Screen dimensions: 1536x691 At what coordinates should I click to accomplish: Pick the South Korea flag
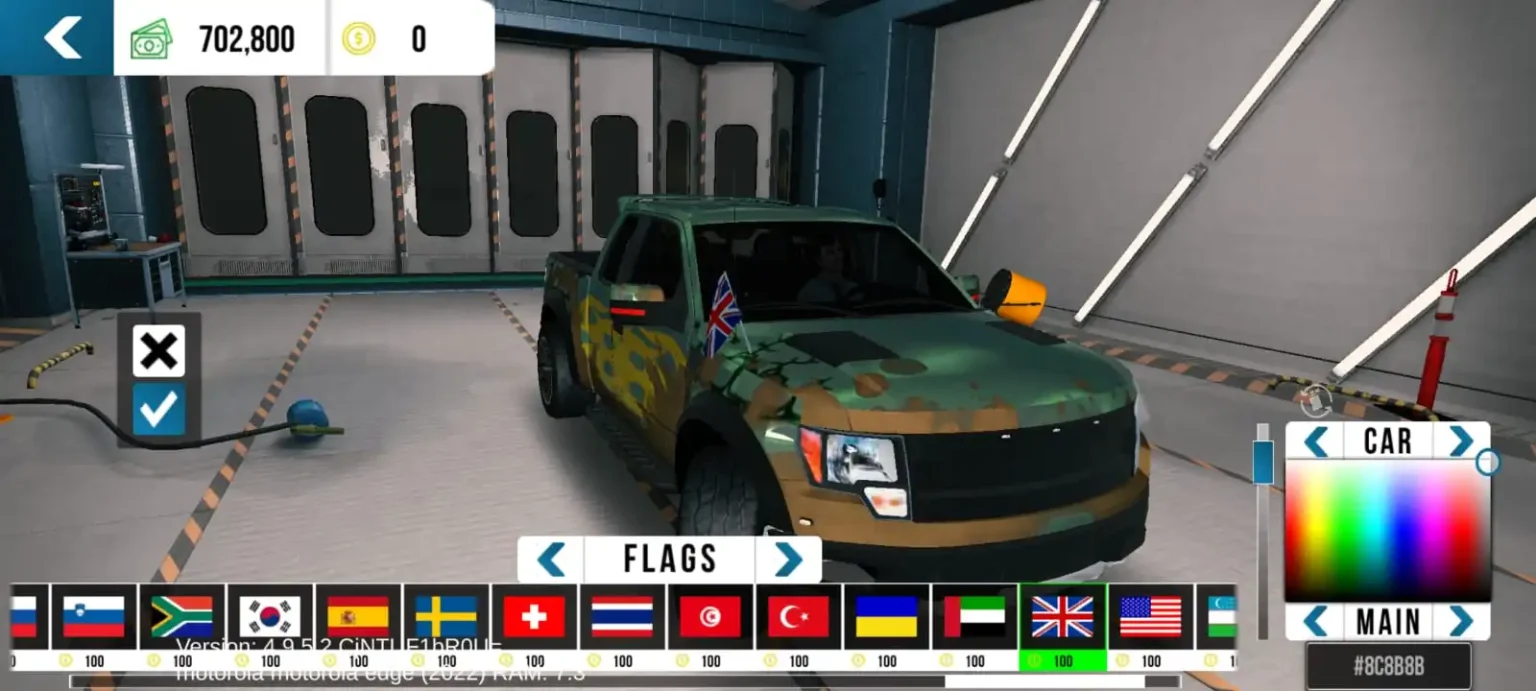pyautogui.click(x=270, y=617)
